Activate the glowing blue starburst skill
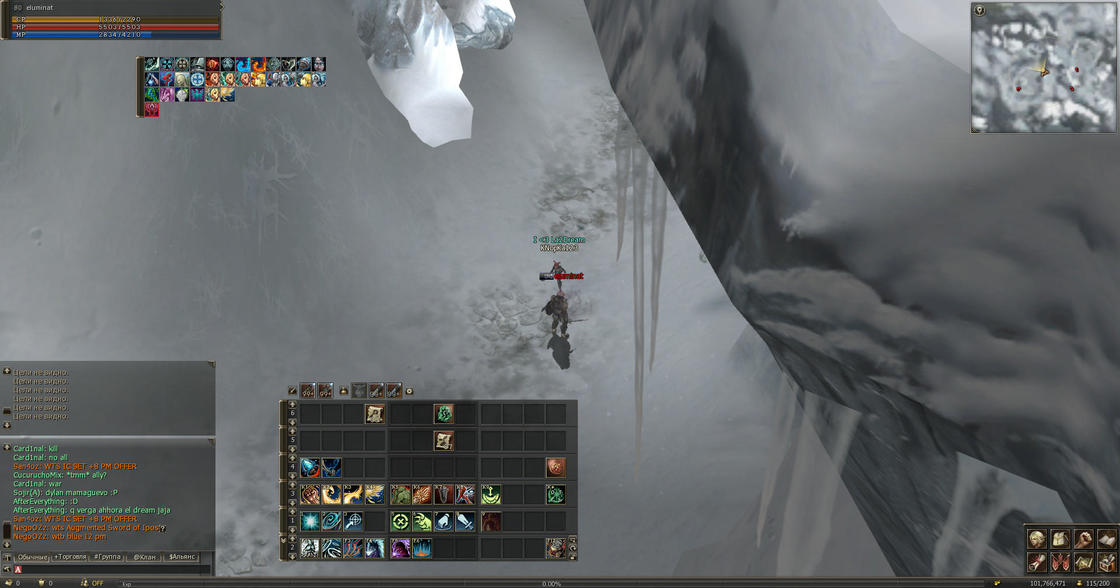The width and height of the screenshot is (1120, 588). coord(310,521)
